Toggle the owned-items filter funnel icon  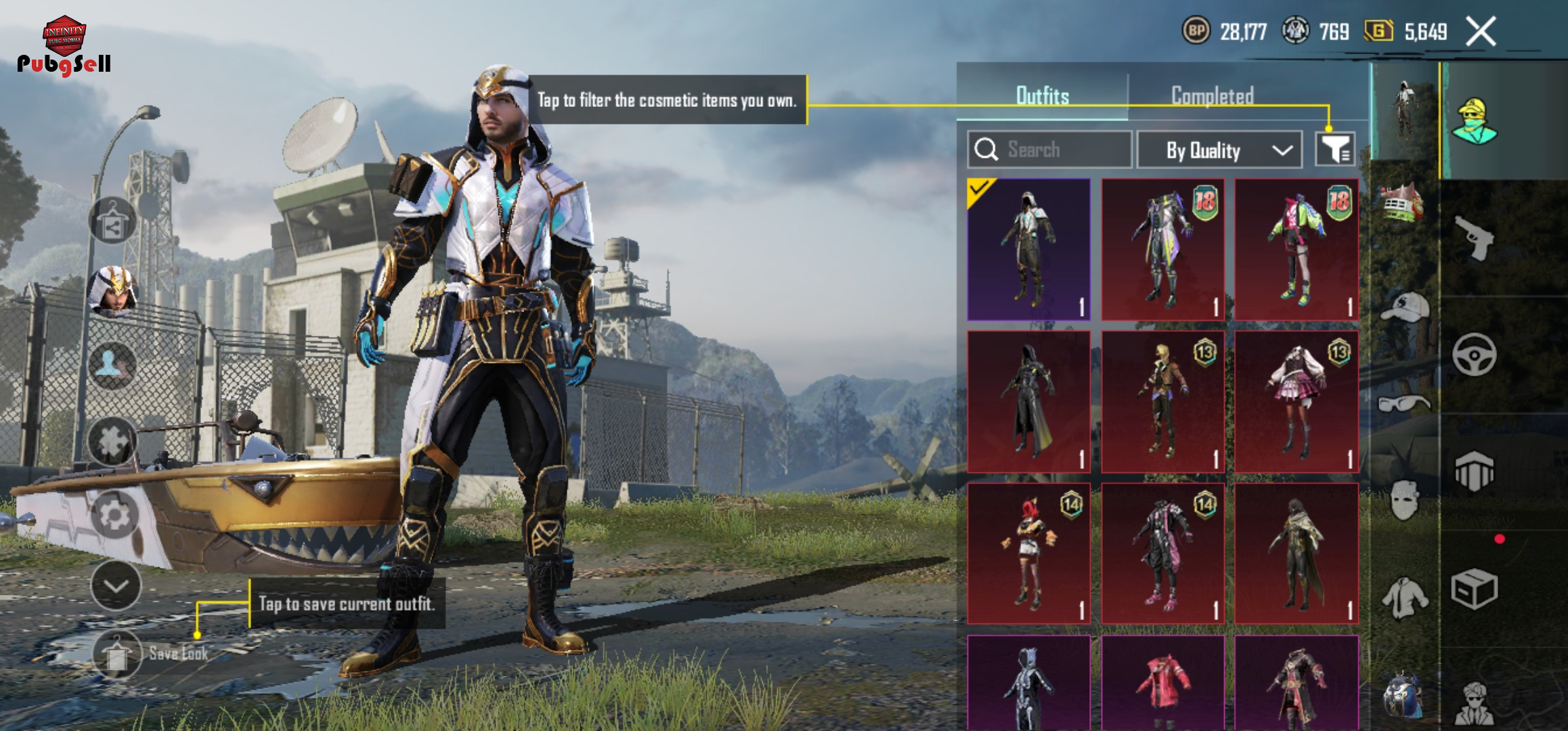pyautogui.click(x=1334, y=149)
